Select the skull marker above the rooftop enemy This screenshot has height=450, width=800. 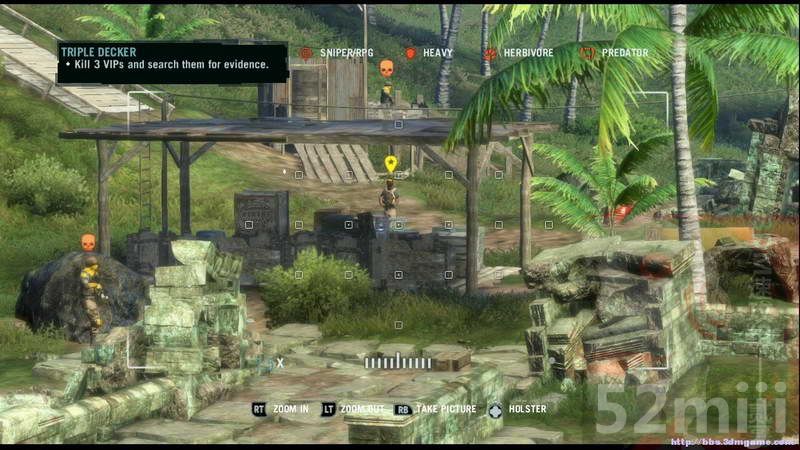tap(386, 68)
